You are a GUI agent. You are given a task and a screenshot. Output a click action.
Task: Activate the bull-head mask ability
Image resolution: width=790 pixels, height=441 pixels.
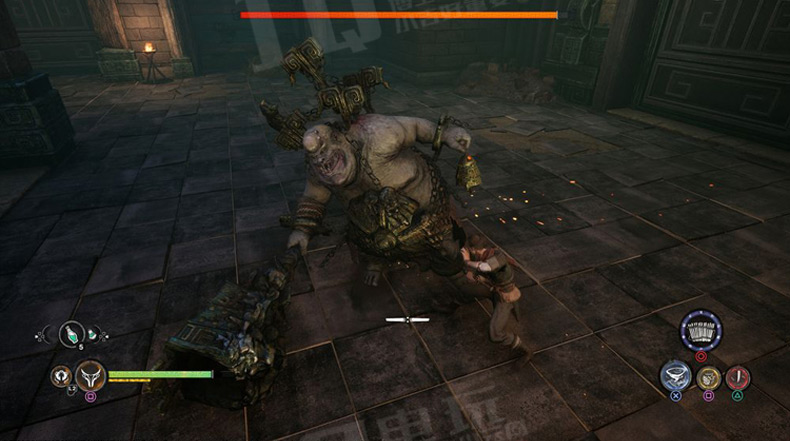(91, 375)
